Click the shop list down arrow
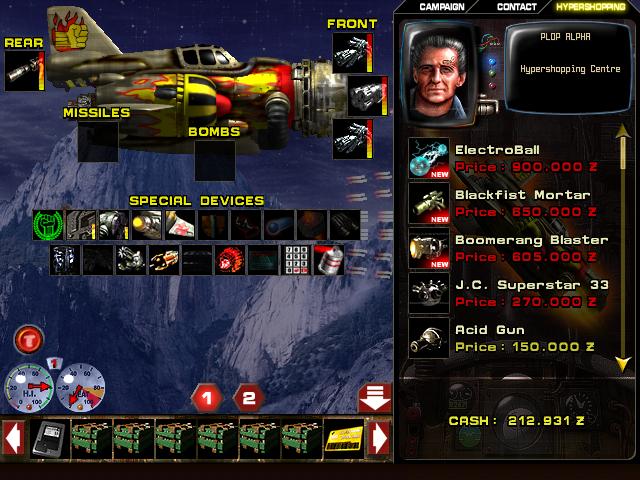The image size is (640, 480). pyautogui.click(x=622, y=362)
